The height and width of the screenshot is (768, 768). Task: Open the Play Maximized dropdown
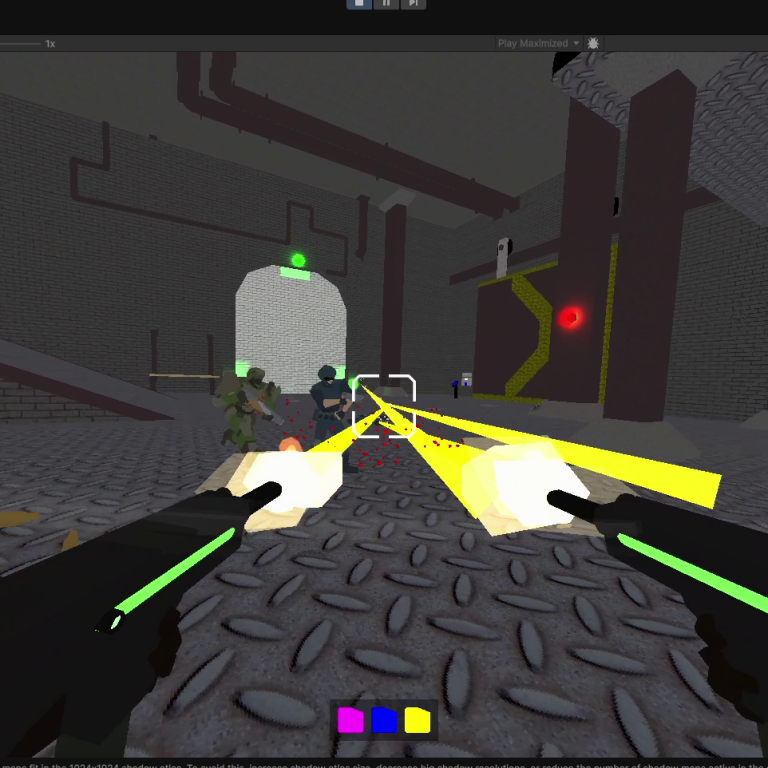(539, 44)
